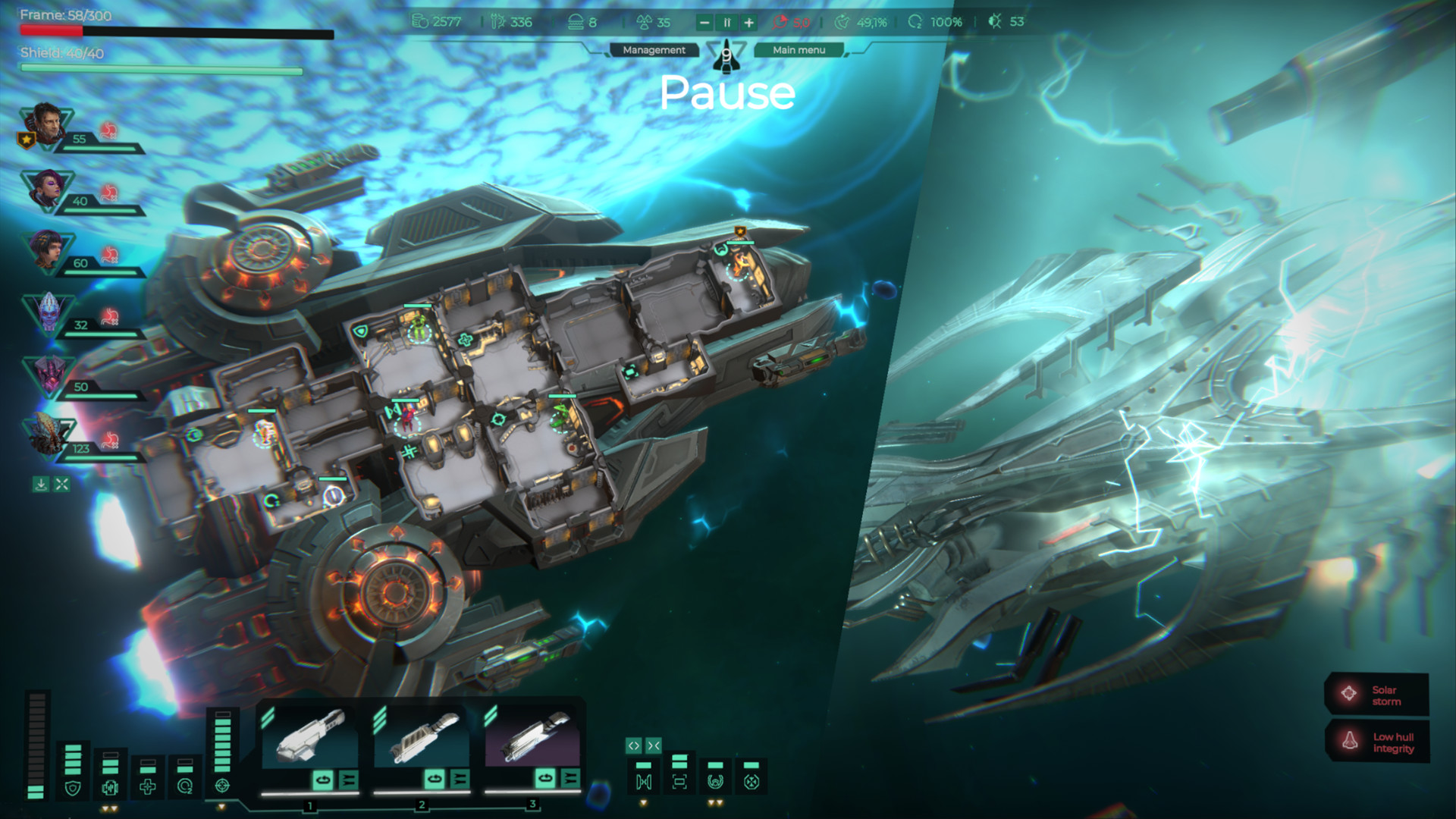Open the engine power system icon
This screenshot has width=1456, height=819.
(x=108, y=787)
